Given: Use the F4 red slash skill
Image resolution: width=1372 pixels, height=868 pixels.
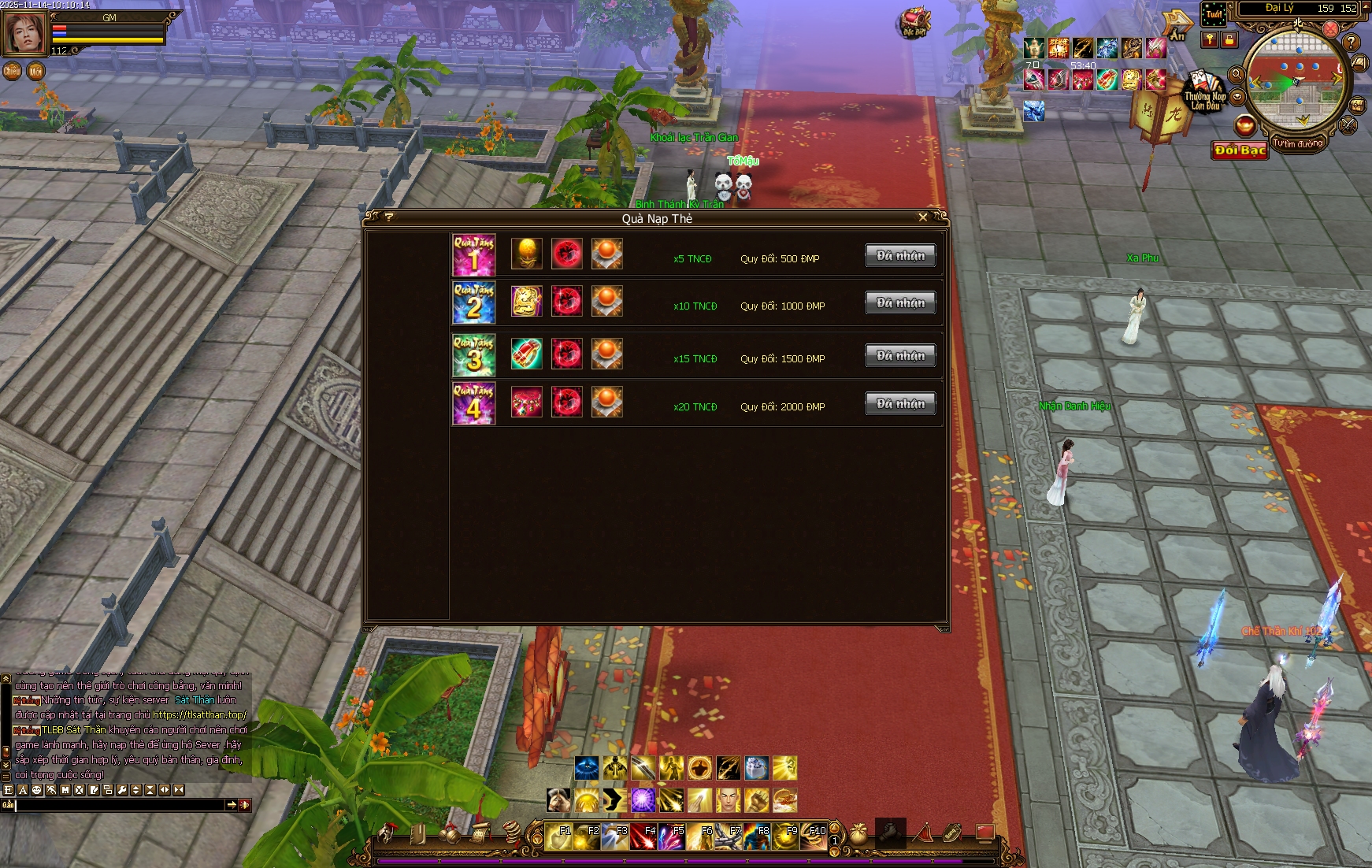Looking at the screenshot, I should coord(643,836).
